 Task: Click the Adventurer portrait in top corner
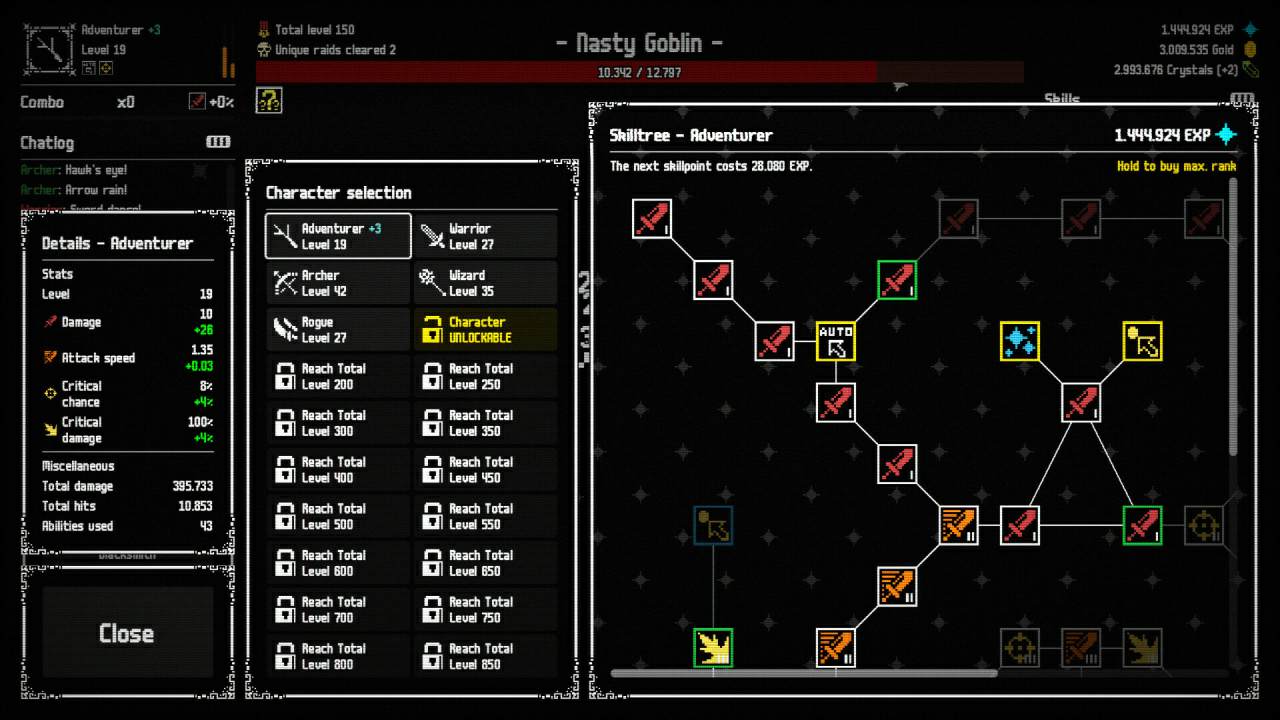click(x=46, y=48)
